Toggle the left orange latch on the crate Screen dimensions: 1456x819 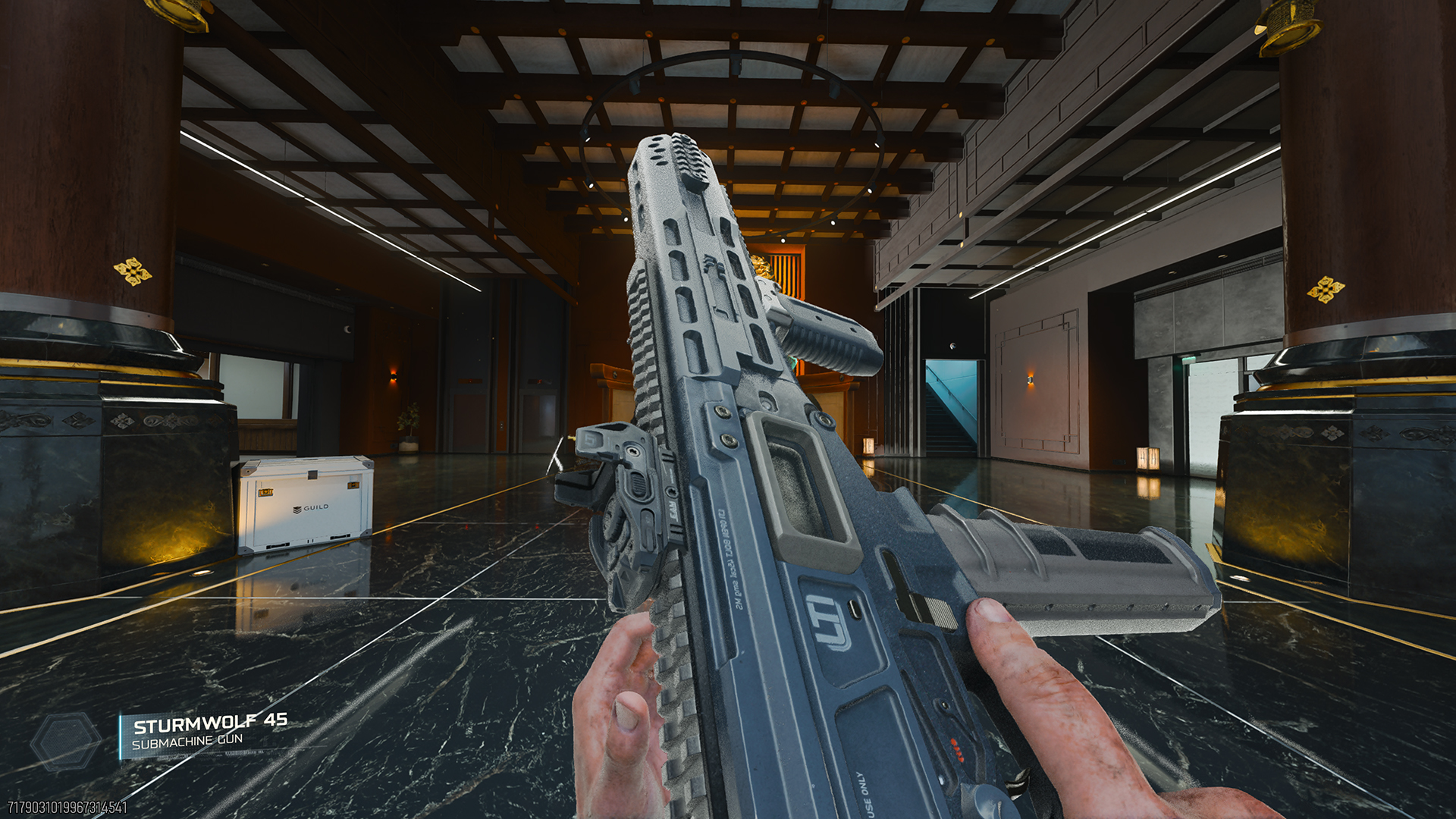click(265, 491)
